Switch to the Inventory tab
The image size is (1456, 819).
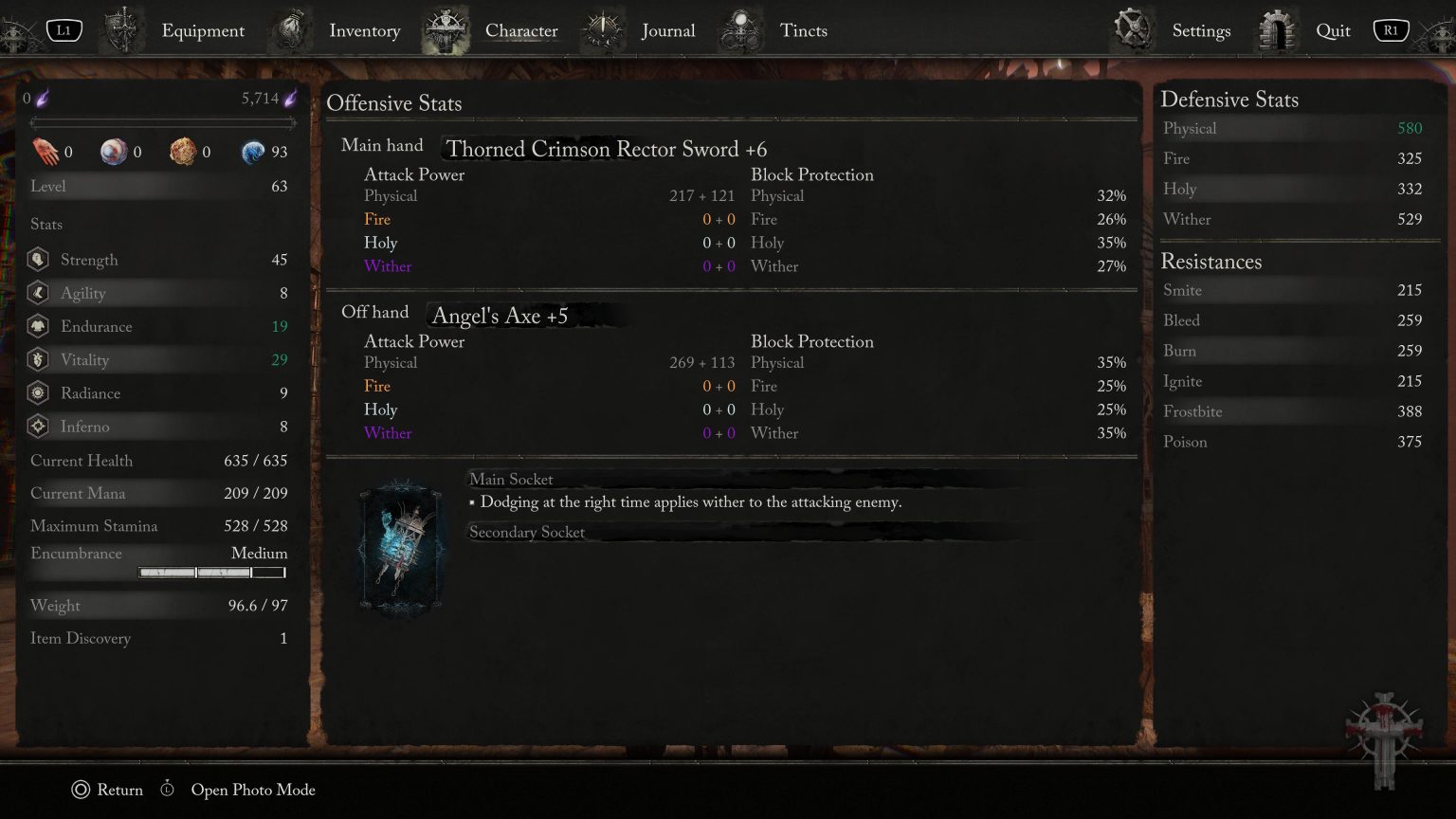(364, 30)
